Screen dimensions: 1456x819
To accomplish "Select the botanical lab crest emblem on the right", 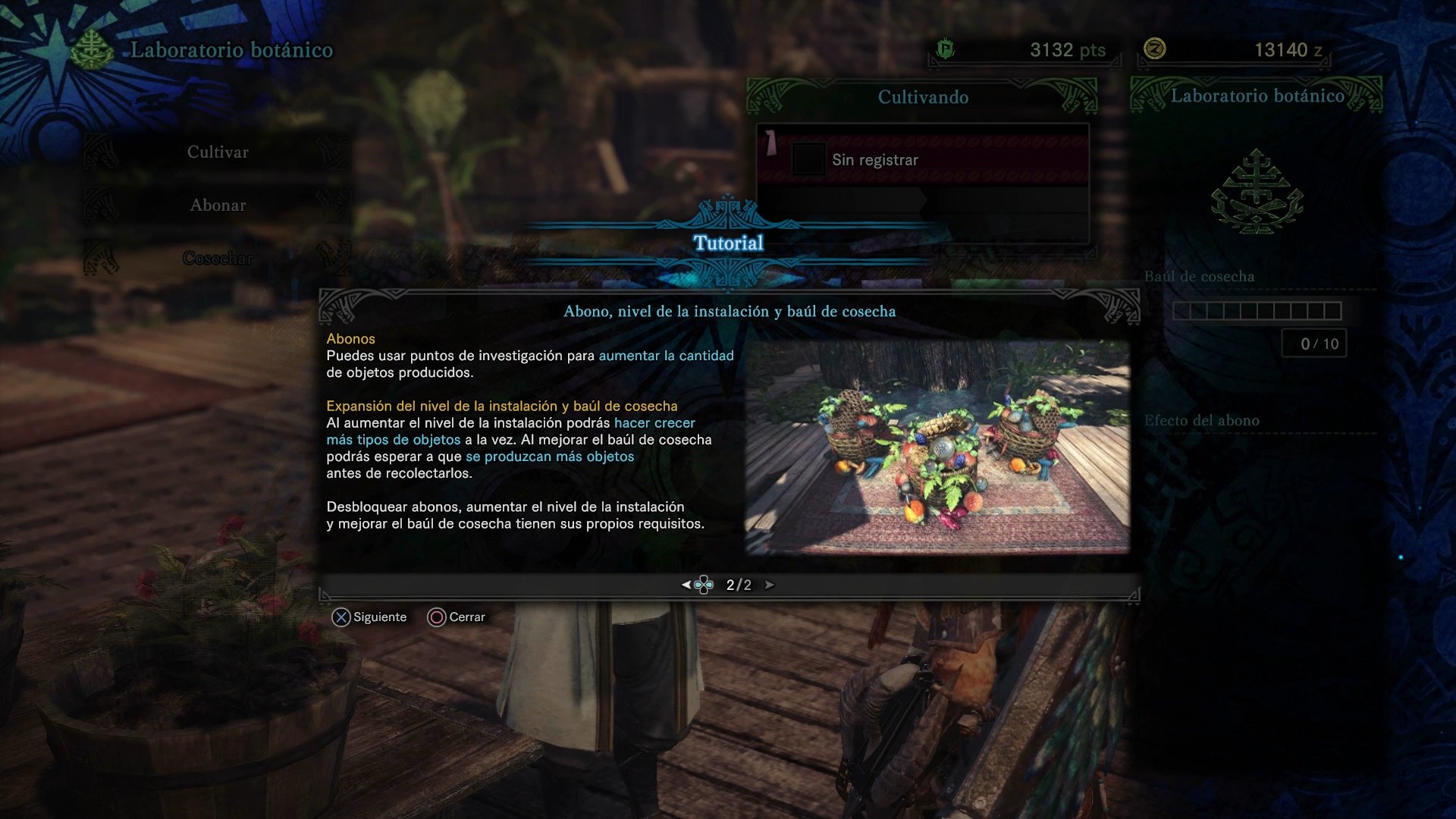I will tap(1259, 192).
